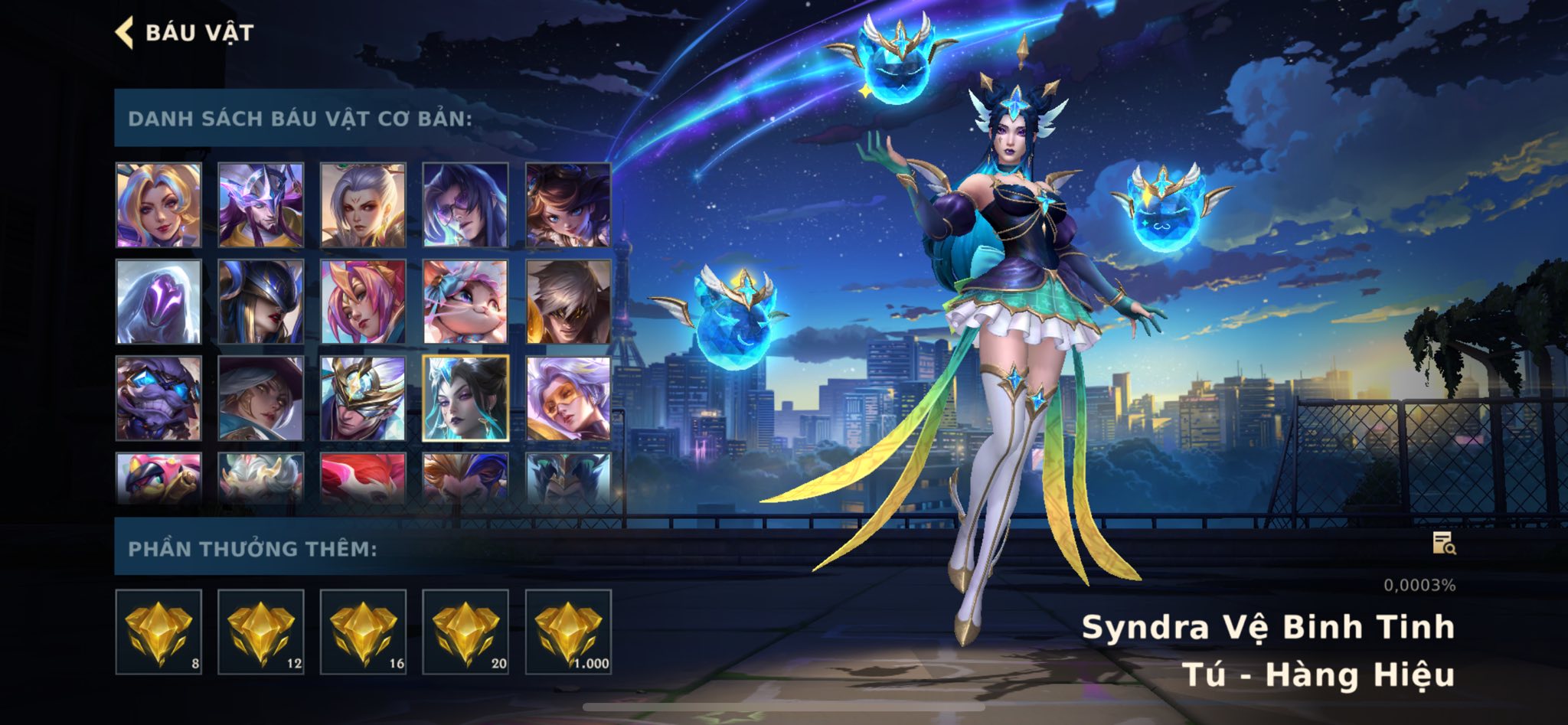Choose the gray-haired man with yellow glasses
Viewport: 1568px width, 725px height.
[x=568, y=302]
